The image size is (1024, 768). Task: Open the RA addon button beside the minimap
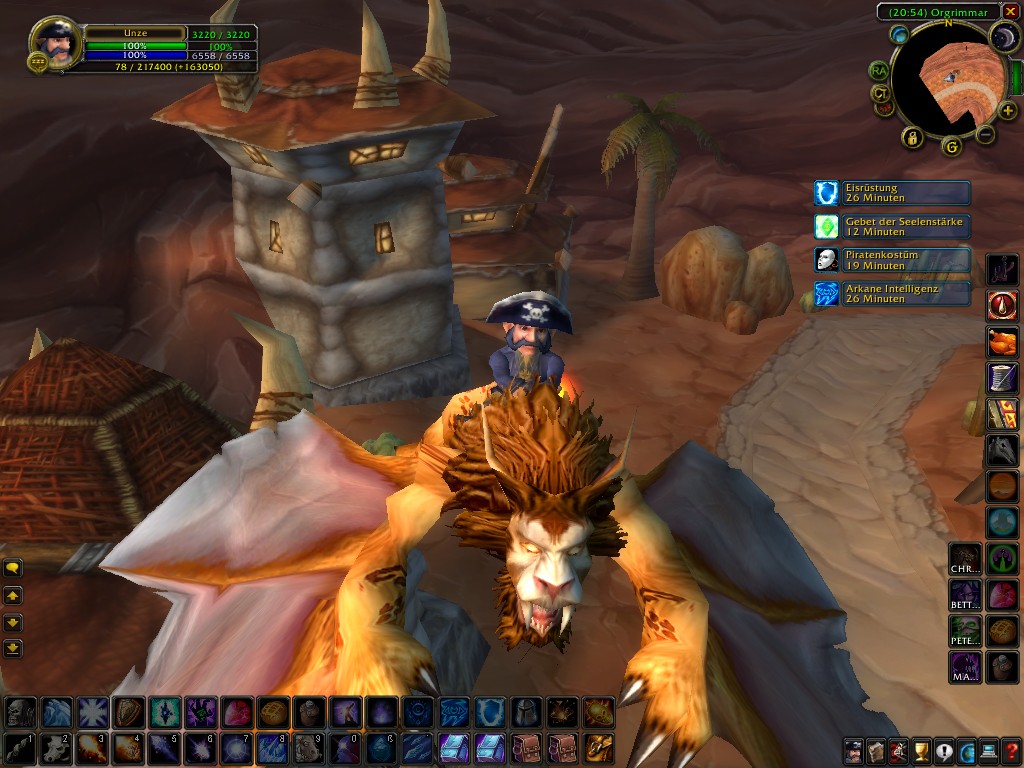click(879, 70)
